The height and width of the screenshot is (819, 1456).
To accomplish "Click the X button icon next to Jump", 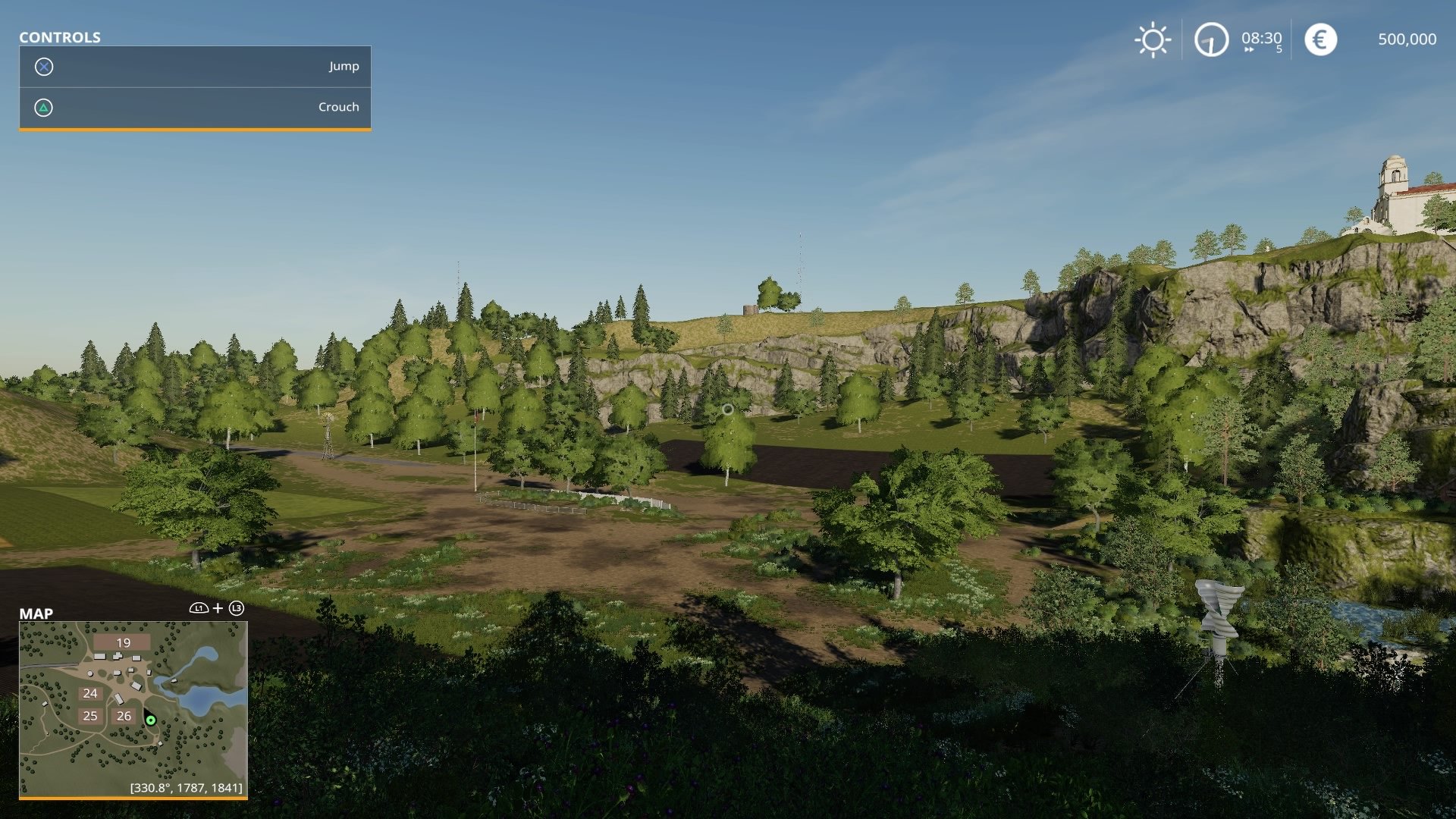I will 45,67.
